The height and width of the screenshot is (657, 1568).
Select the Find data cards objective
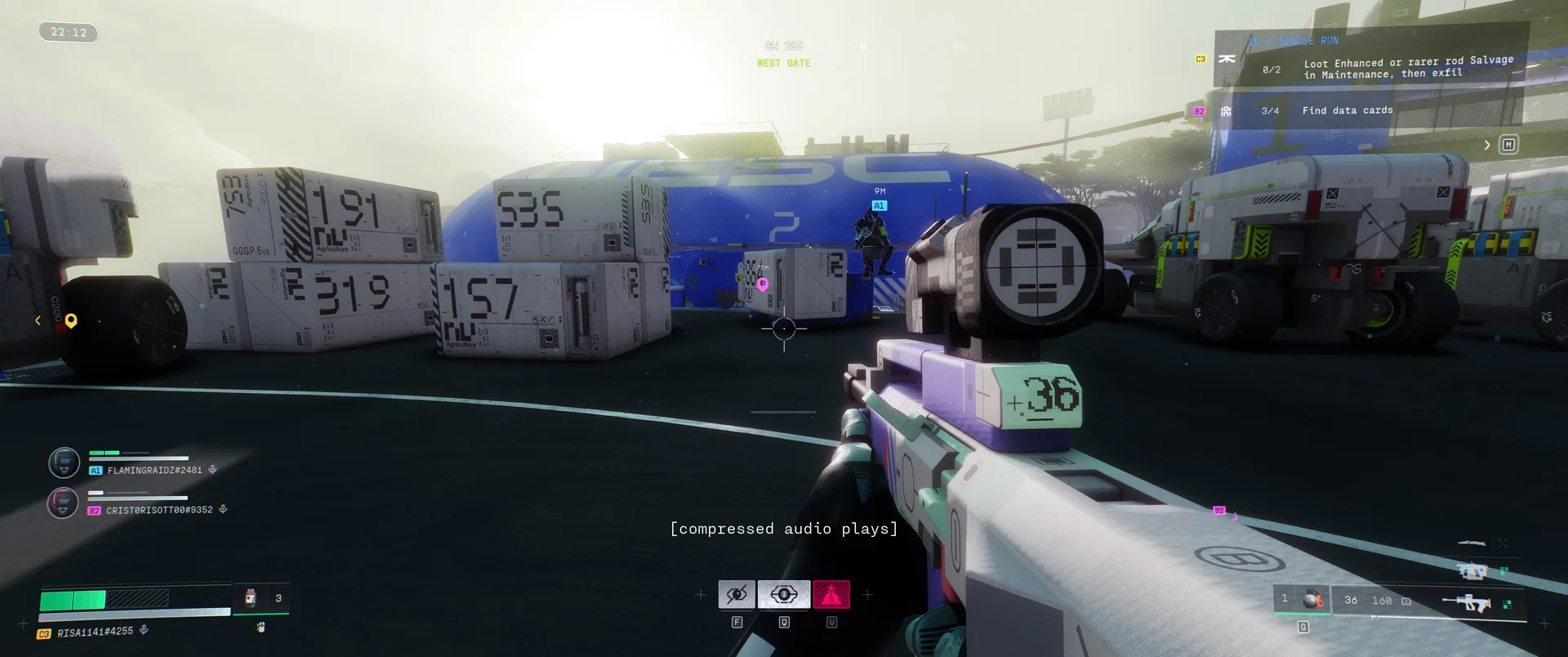pos(1347,111)
